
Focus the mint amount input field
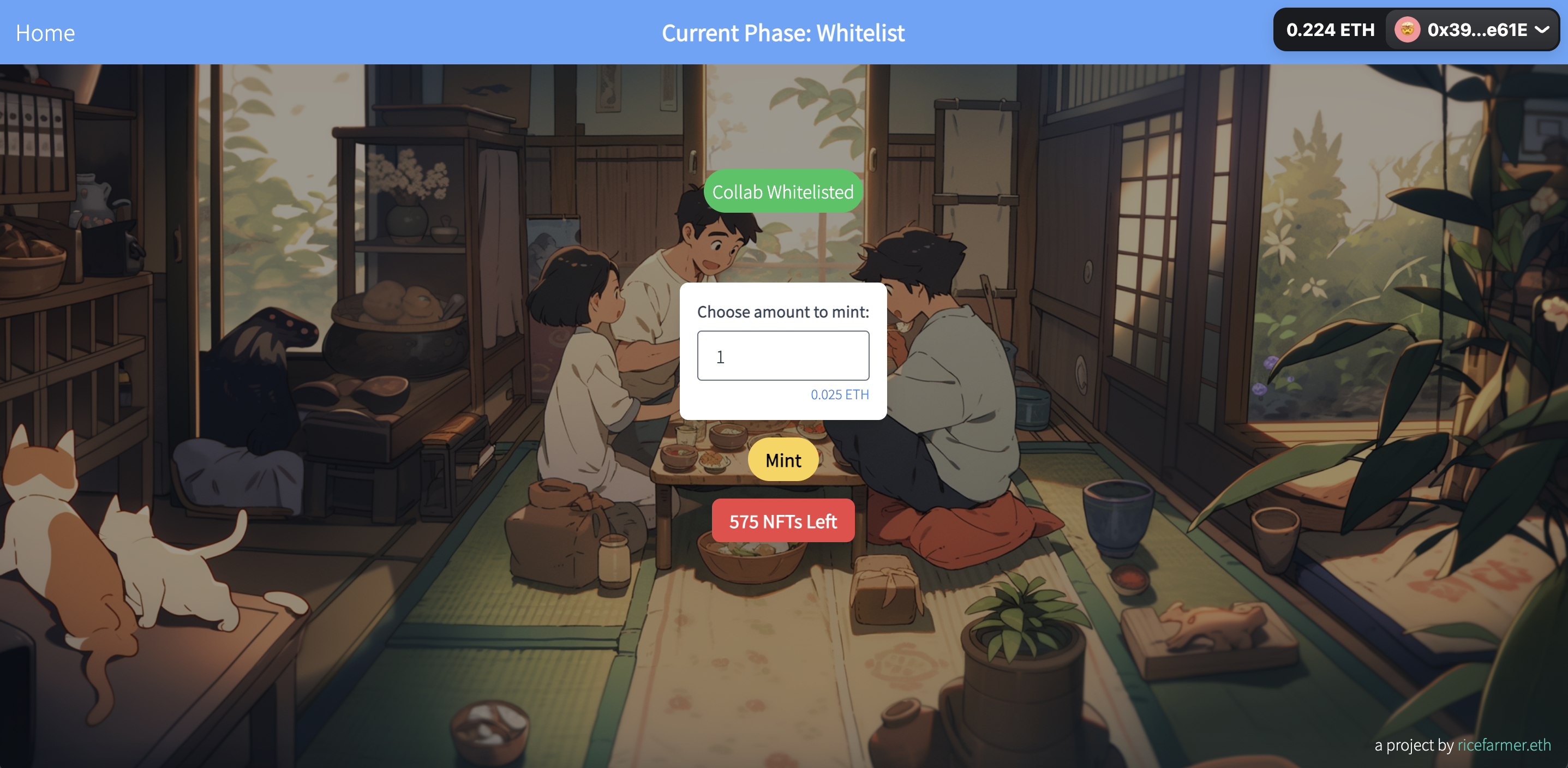pyautogui.click(x=783, y=356)
